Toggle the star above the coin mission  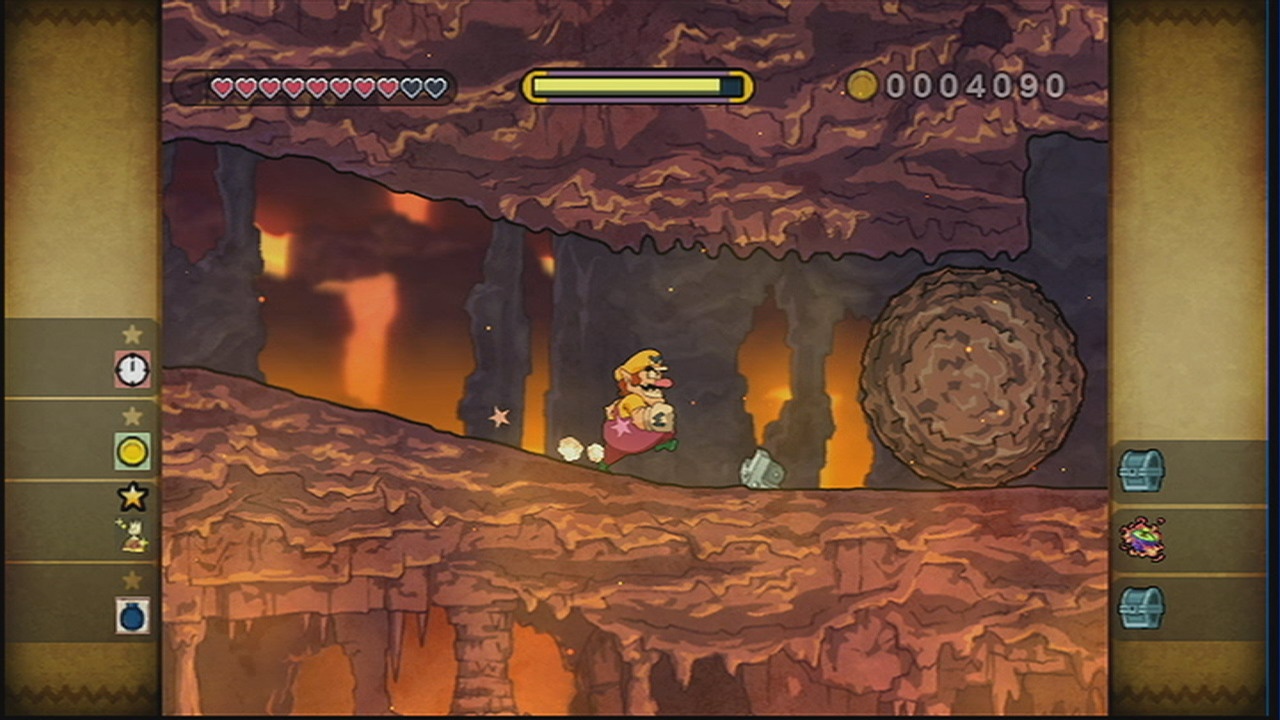point(131,415)
